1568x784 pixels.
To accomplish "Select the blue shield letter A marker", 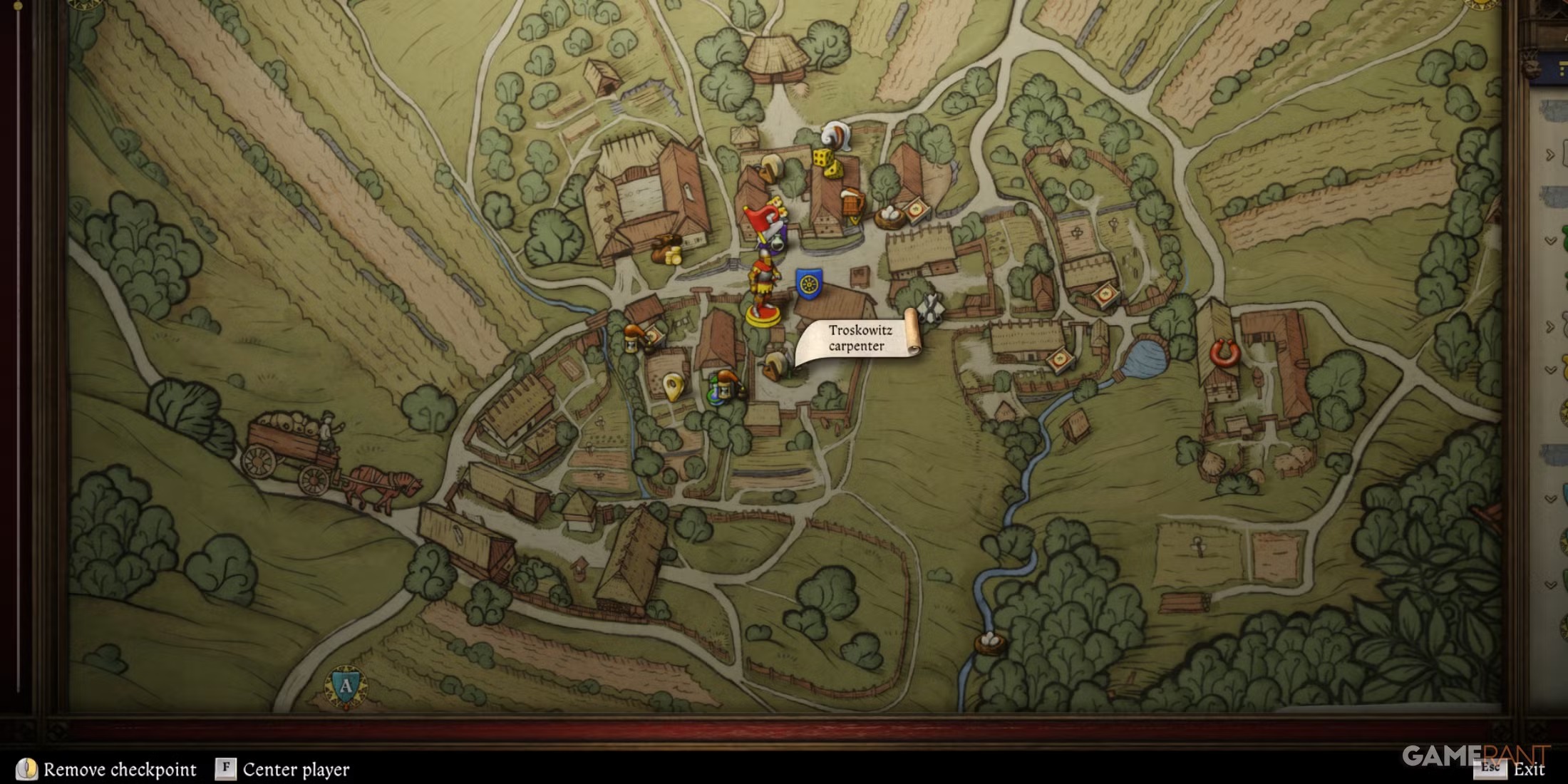I will (346, 686).
